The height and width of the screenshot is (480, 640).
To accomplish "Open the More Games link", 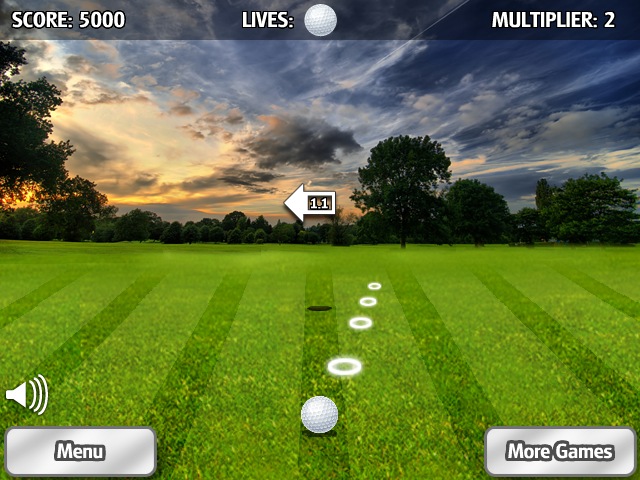I will coord(560,451).
